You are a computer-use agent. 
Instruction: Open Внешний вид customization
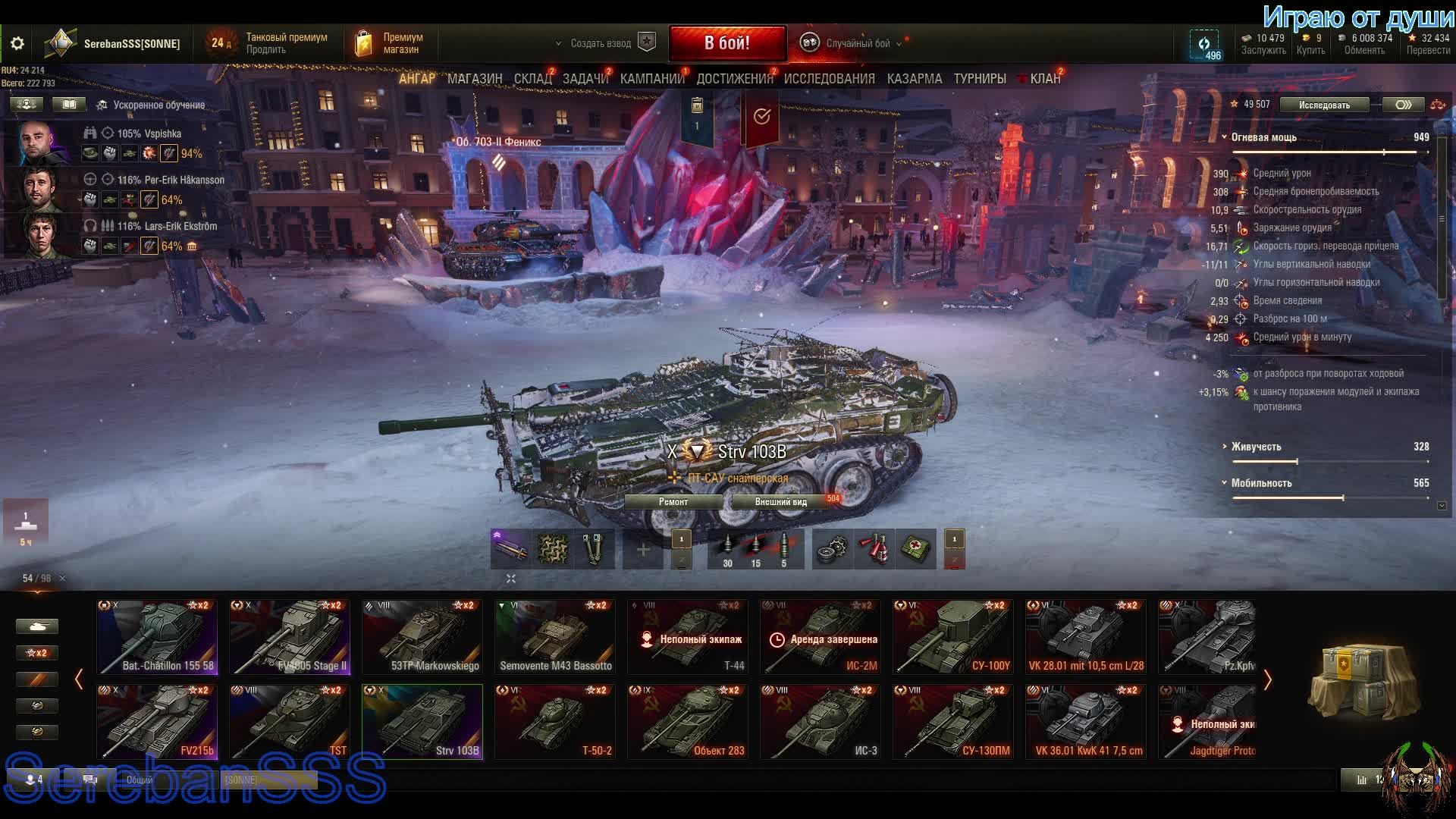tap(781, 502)
